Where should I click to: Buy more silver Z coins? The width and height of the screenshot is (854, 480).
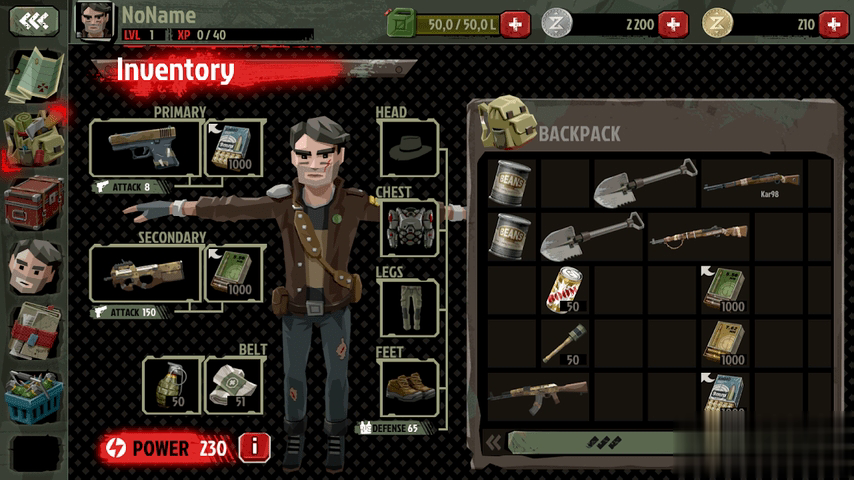click(x=673, y=23)
